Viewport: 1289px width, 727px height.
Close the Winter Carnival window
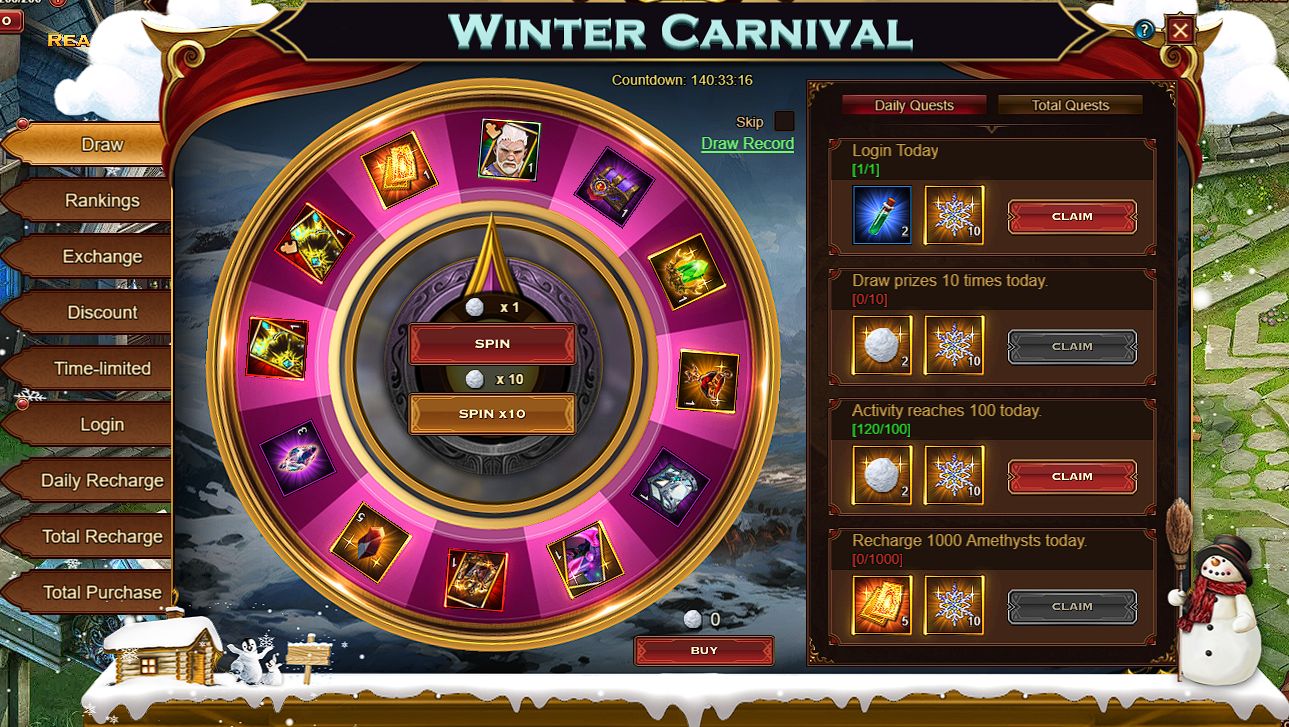(1180, 30)
